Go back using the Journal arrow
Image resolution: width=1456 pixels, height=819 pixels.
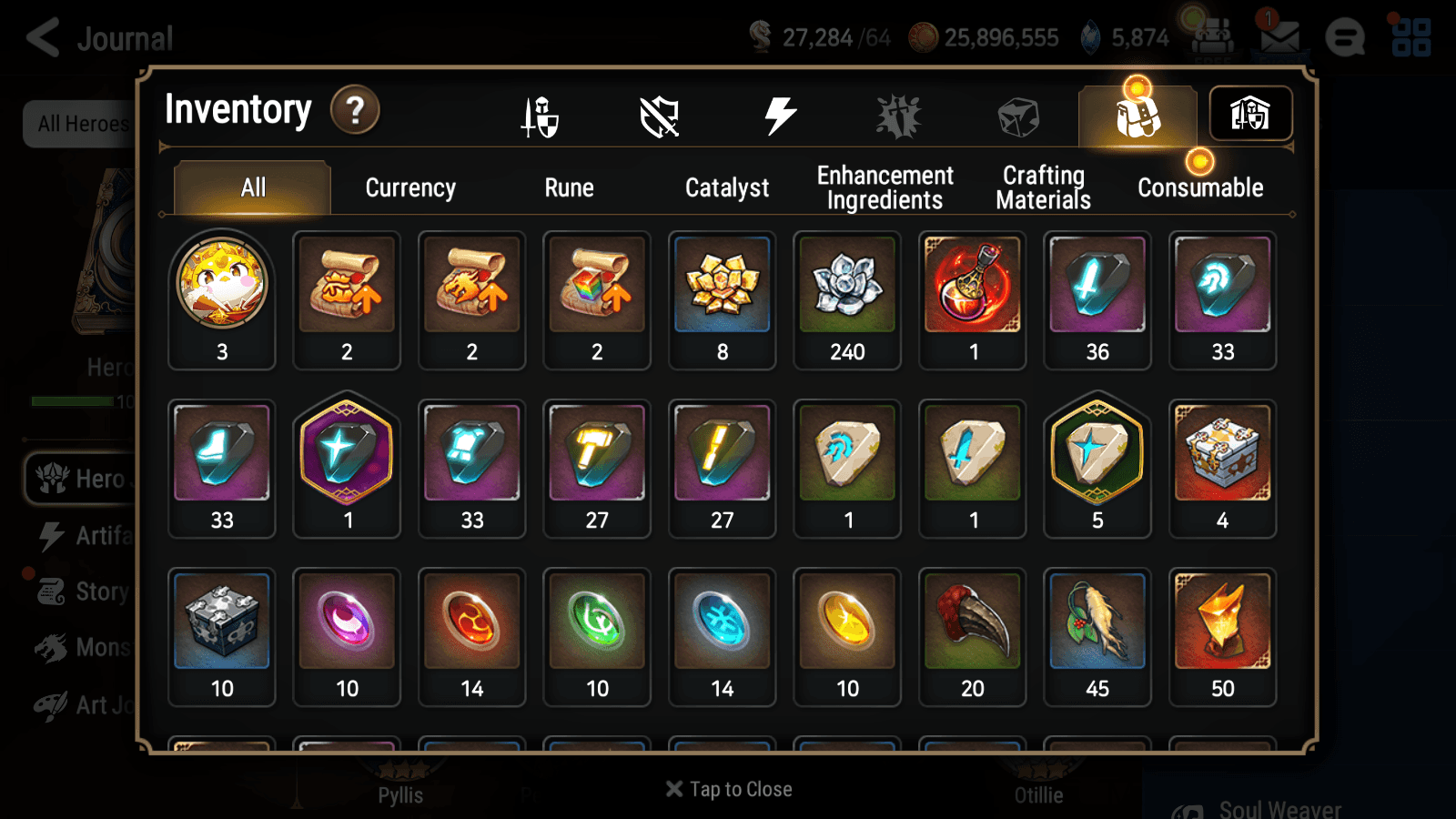point(41,37)
